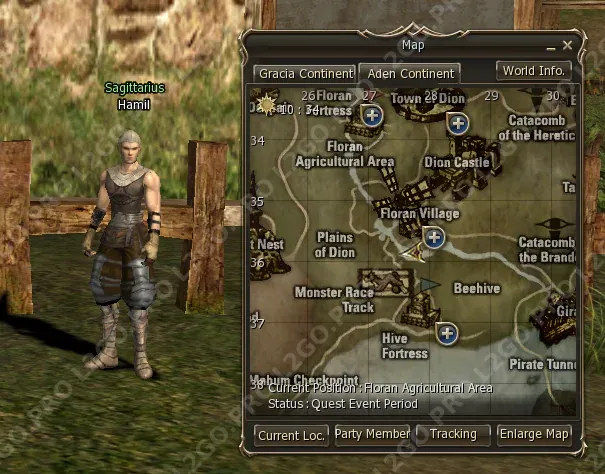Screen dimensions: 605x474
Task: Close the Map window
Action: coord(567,45)
